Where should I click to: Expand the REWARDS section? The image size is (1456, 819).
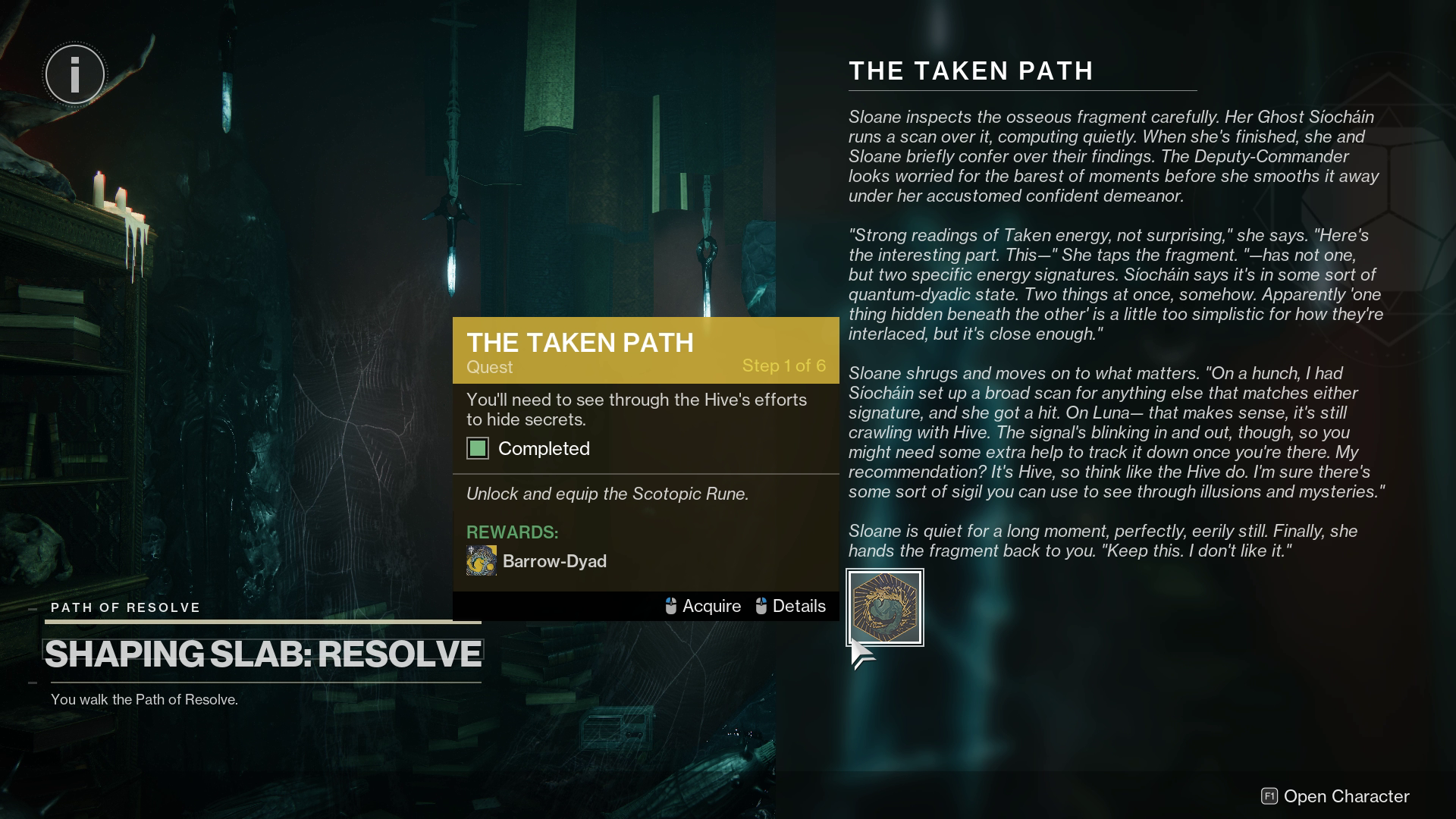click(x=512, y=533)
